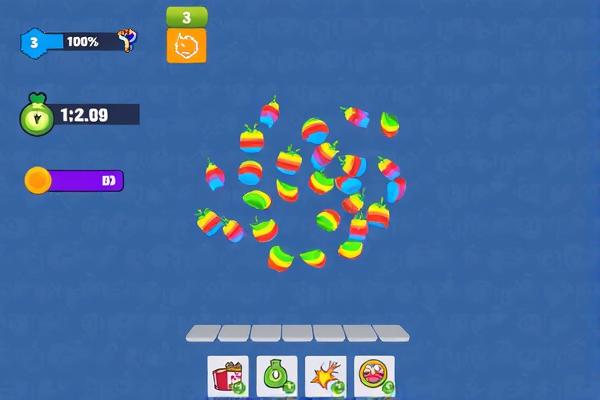The width and height of the screenshot is (600, 400).
Task: Use the laughing face booster
Action: click(374, 376)
